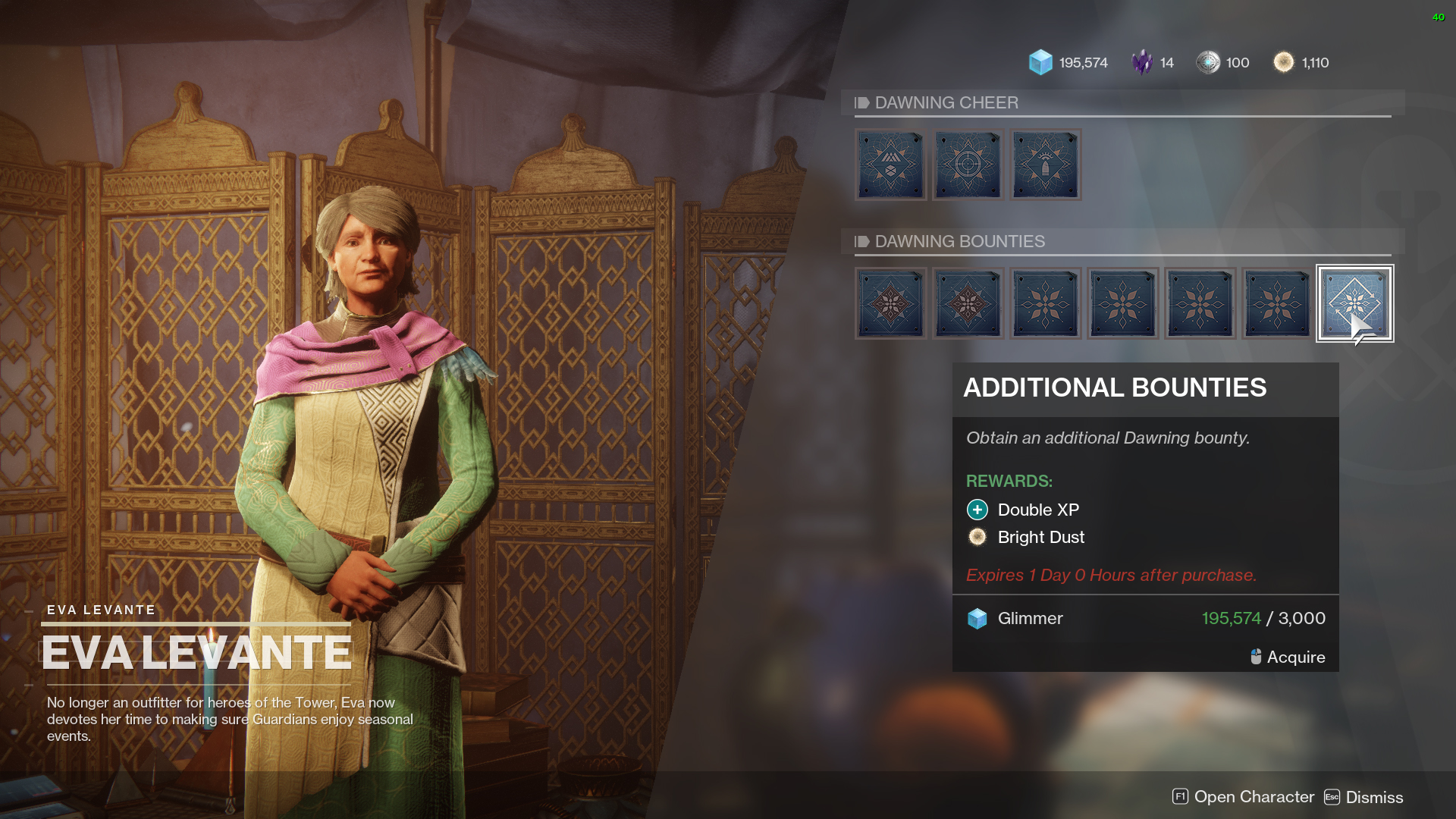Image resolution: width=1456 pixels, height=819 pixels.
Task: Select the crosshair target bounty
Action: coord(968,165)
